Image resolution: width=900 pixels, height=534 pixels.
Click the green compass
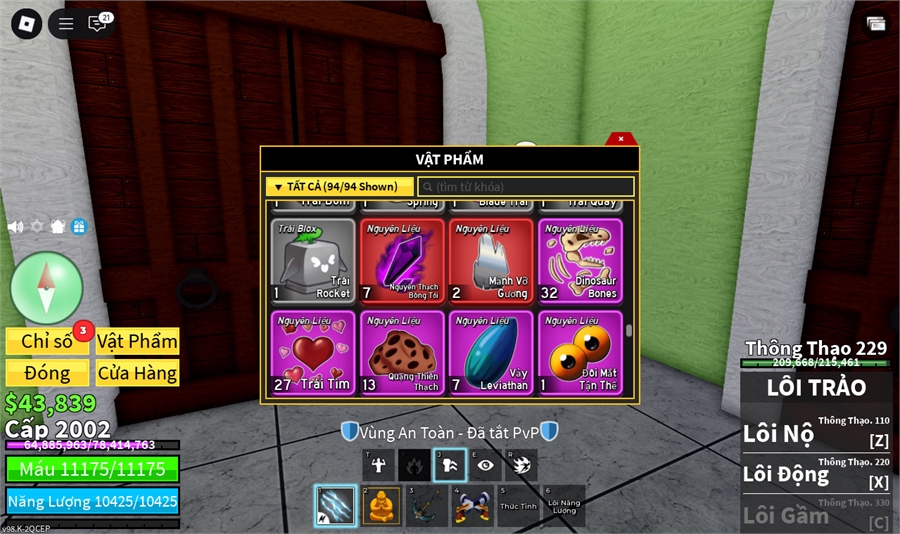click(46, 288)
